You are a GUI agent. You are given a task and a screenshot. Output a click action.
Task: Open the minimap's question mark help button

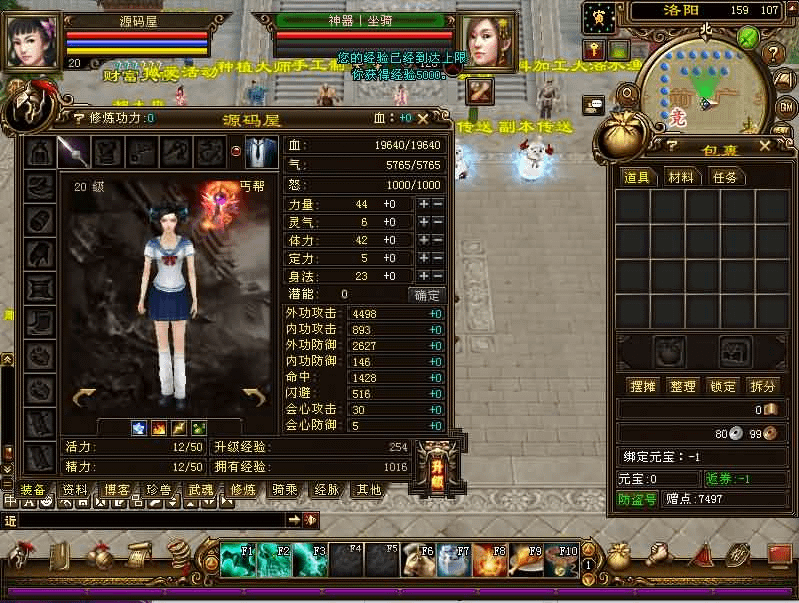771,53
